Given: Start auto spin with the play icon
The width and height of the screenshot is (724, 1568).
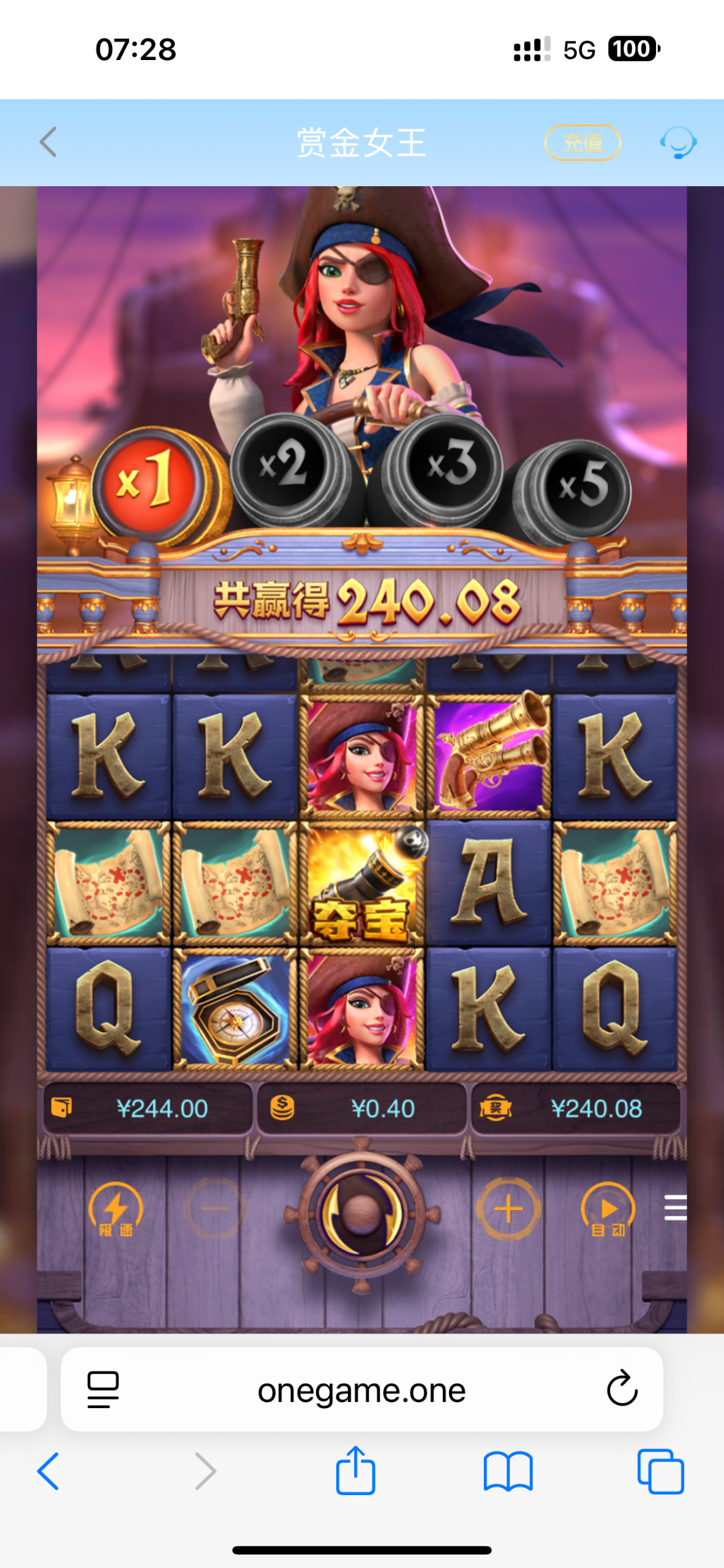Looking at the screenshot, I should tap(608, 1210).
